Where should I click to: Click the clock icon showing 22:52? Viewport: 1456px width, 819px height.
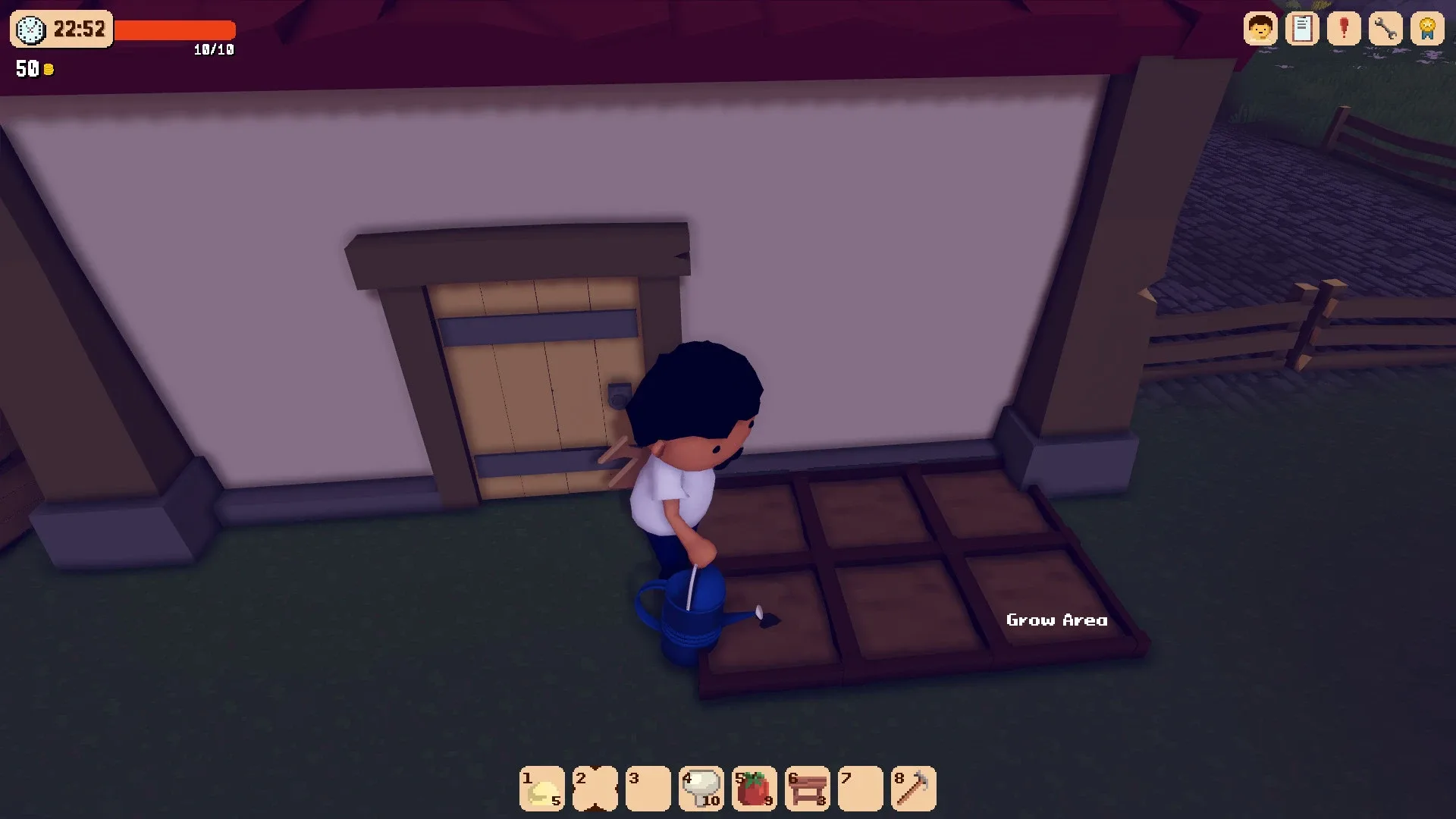click(29, 30)
